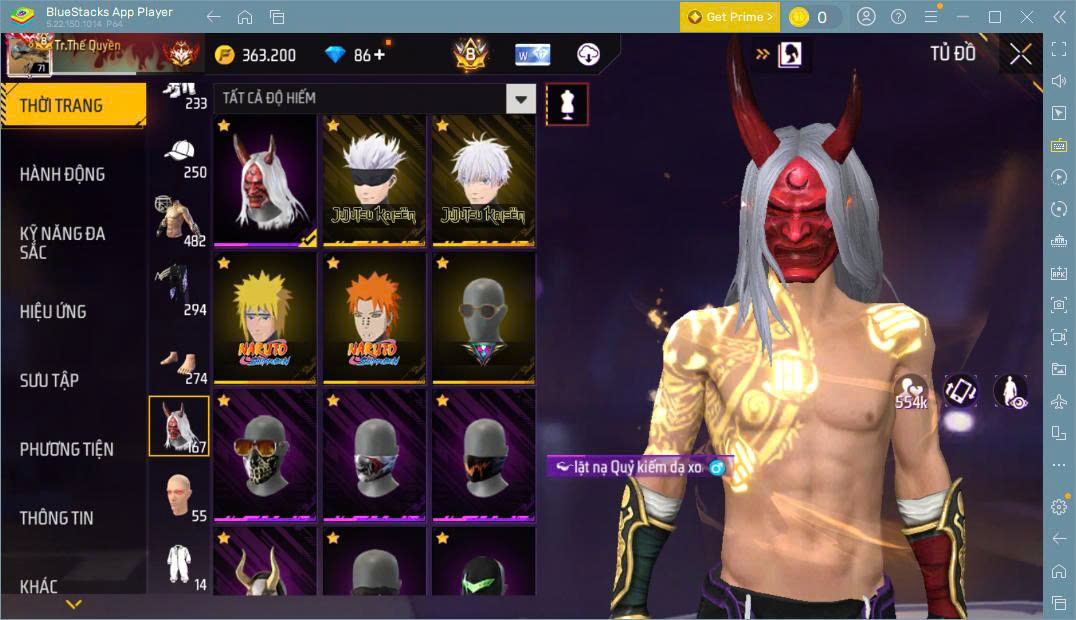Close the wardrobe with the X button
The height and width of the screenshot is (620, 1076).
click(1020, 54)
